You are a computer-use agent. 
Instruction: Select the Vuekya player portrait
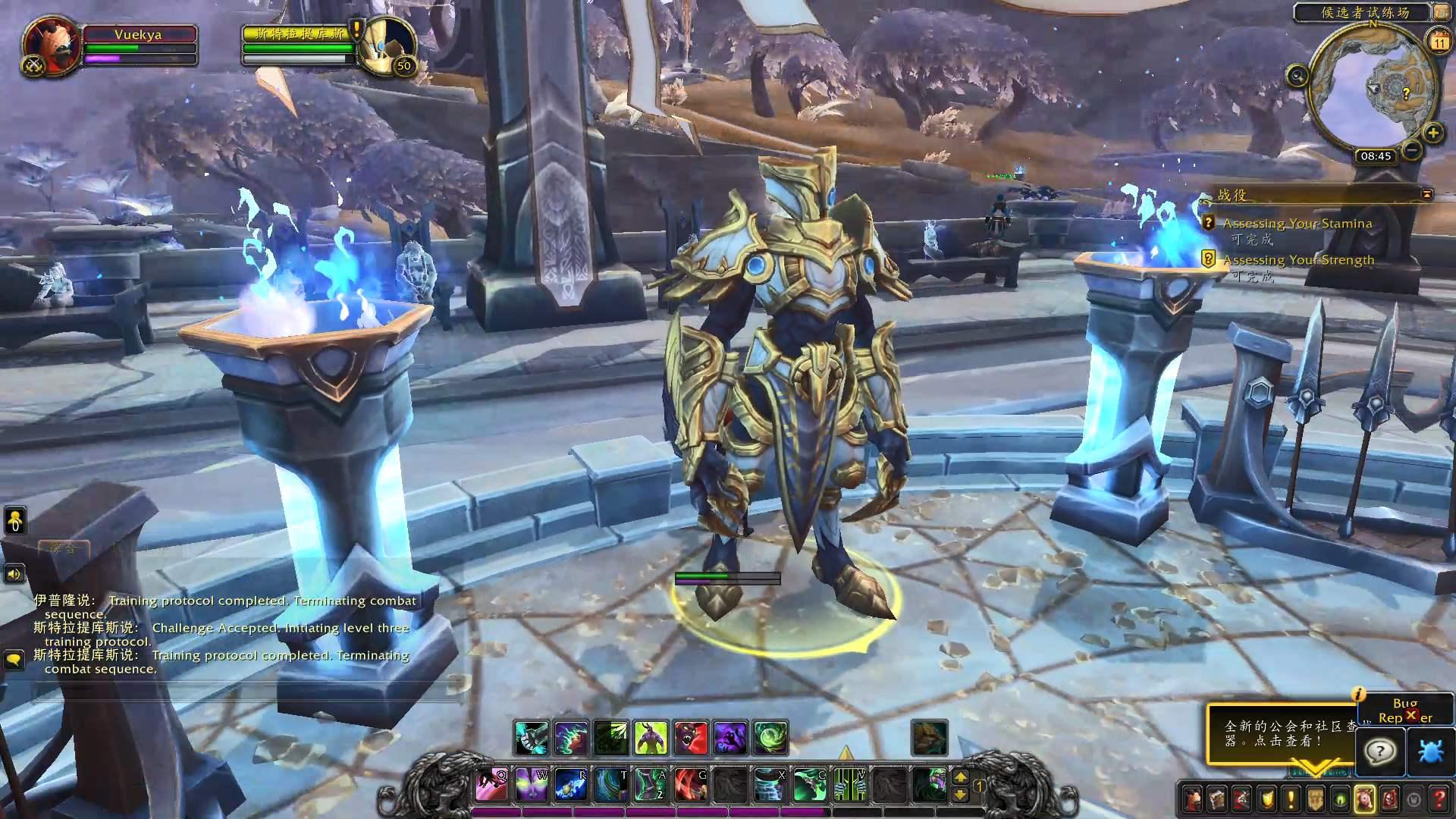[51, 45]
